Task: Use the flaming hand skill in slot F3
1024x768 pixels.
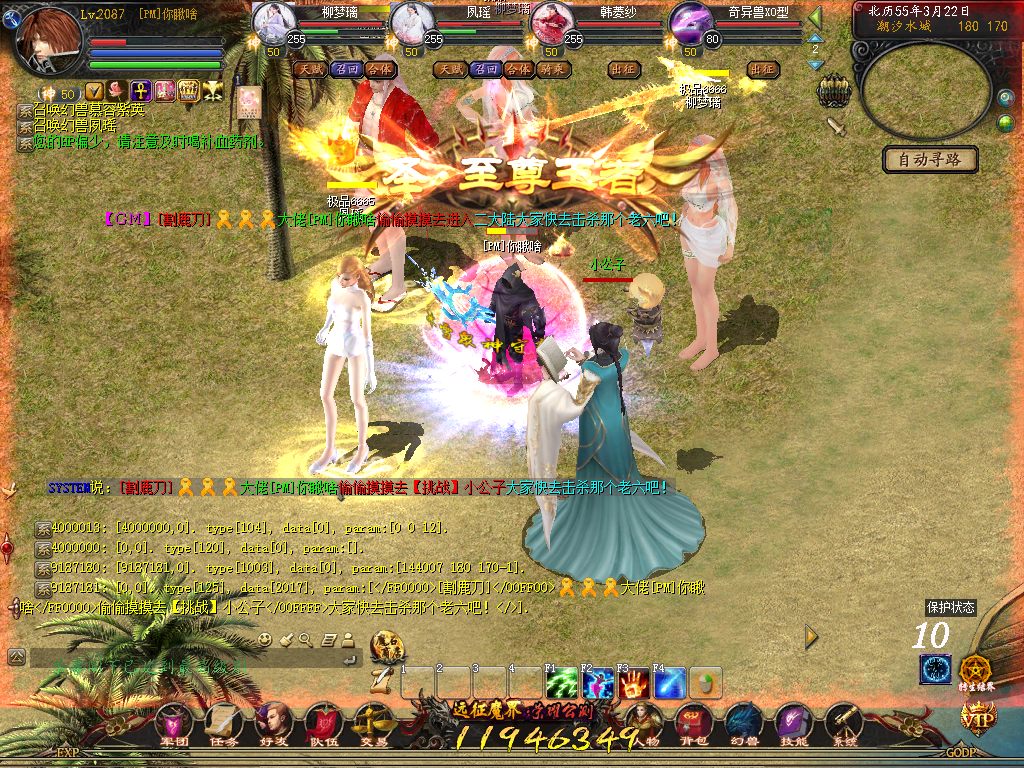Action: tap(633, 683)
